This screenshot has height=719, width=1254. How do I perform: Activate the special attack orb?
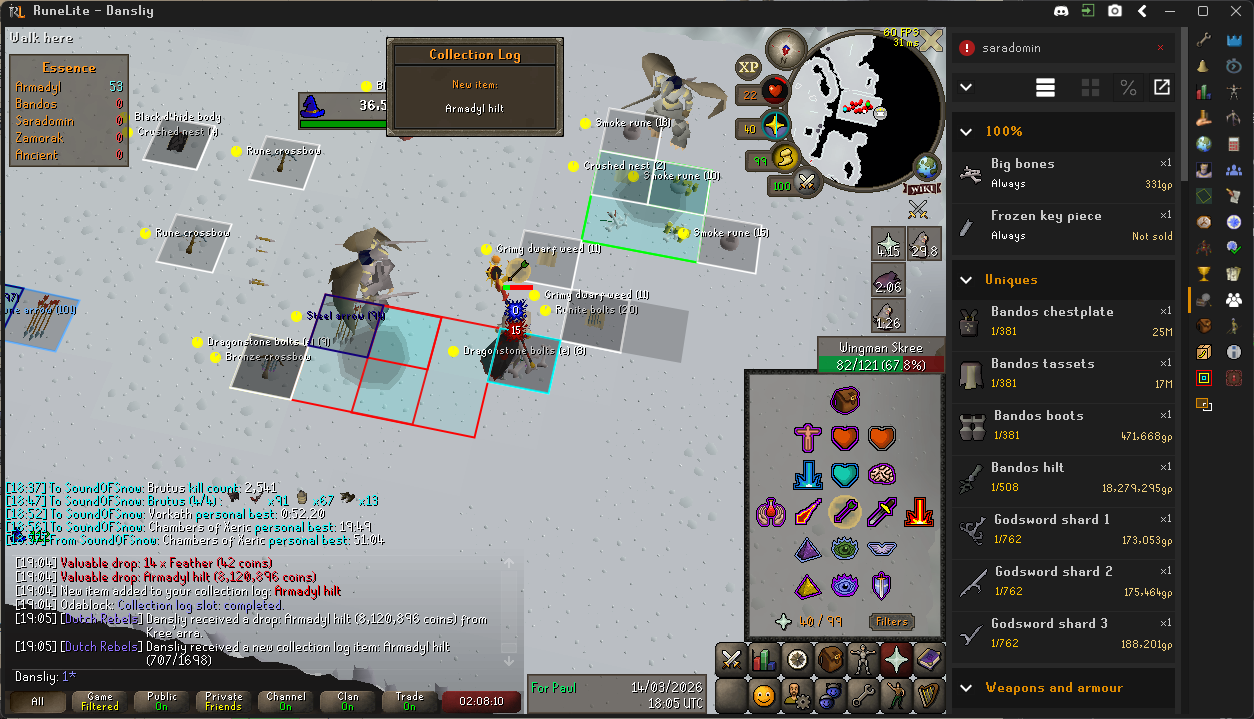pos(808,183)
